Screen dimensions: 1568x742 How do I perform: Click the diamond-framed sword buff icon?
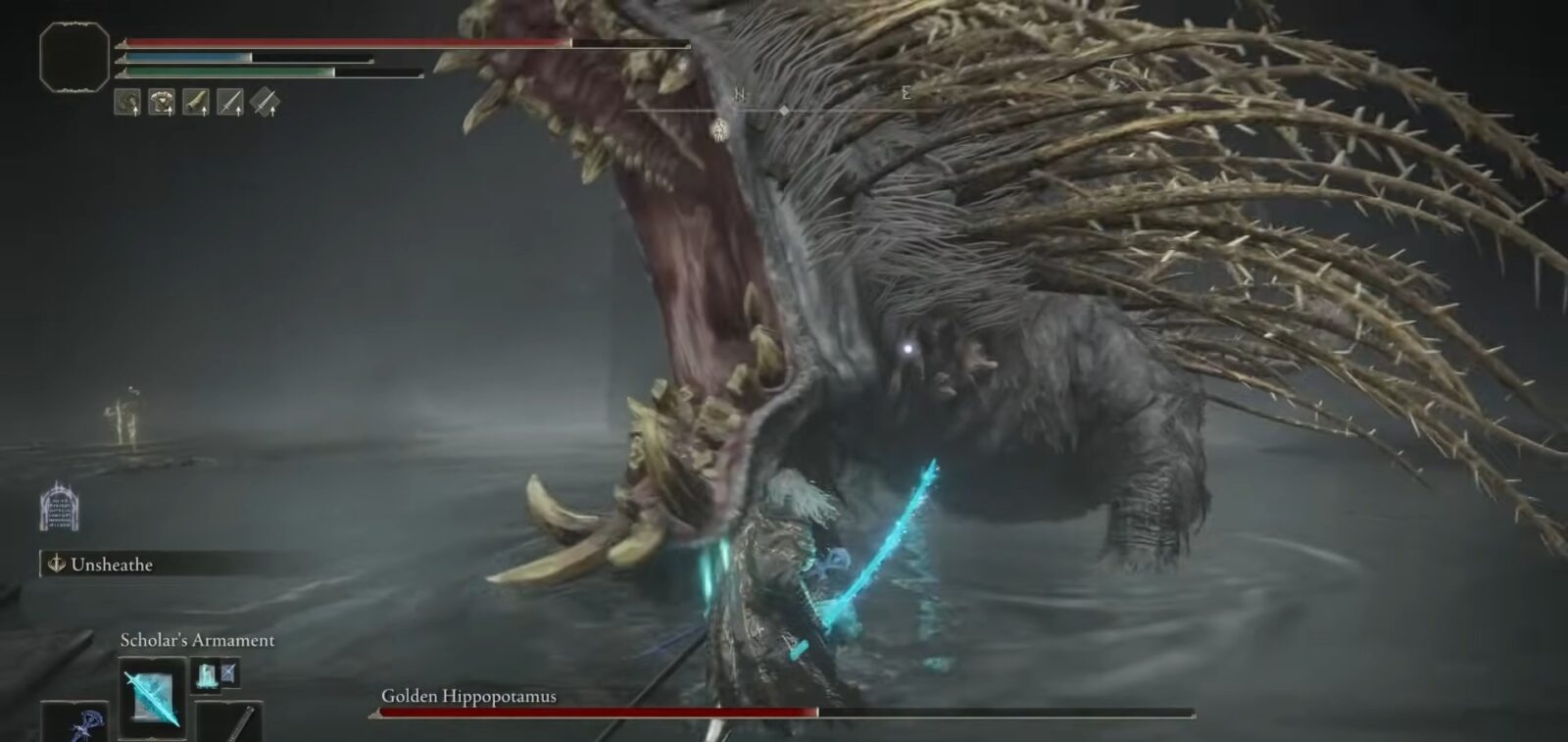coord(265,102)
